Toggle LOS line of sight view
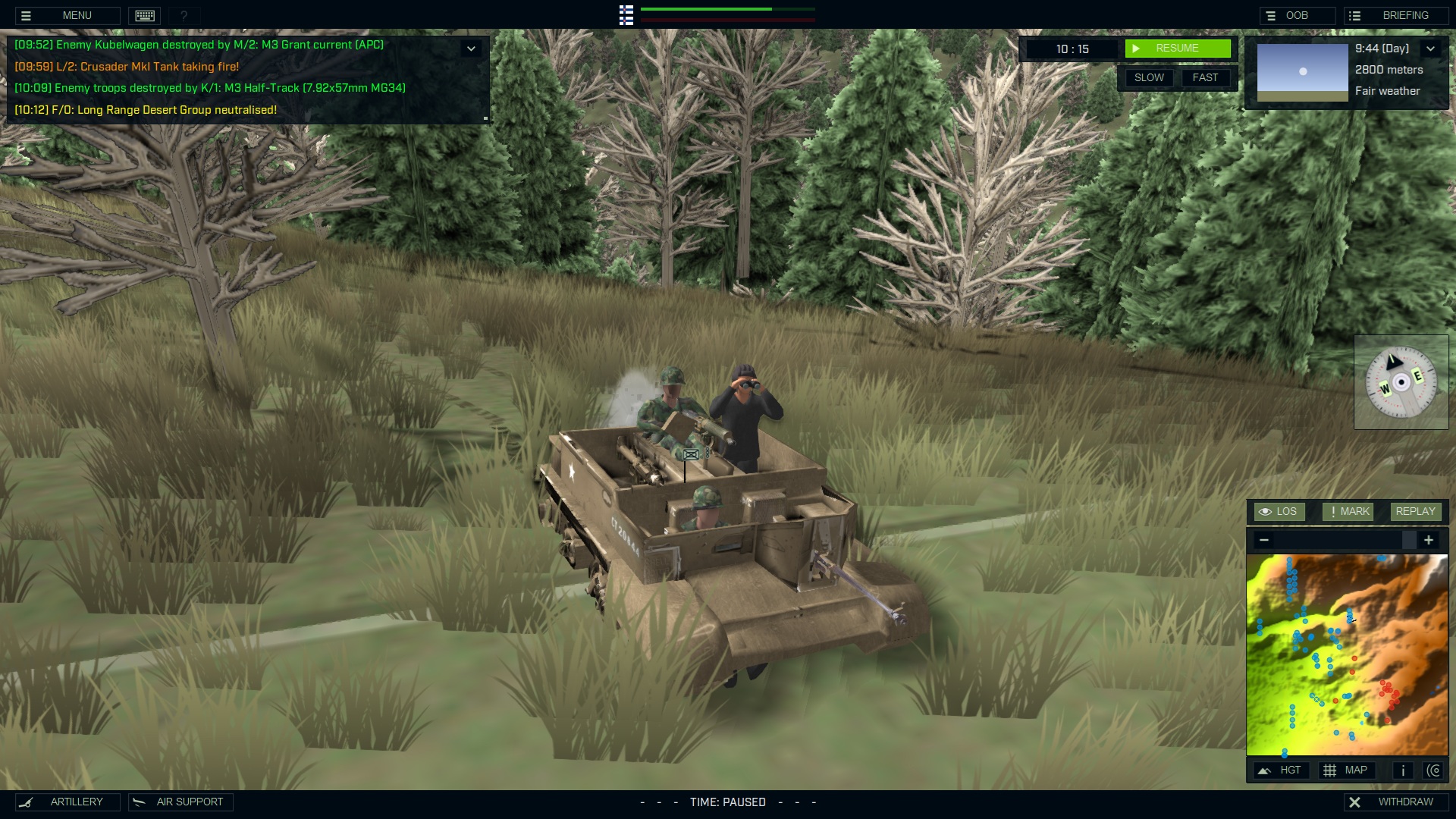The height and width of the screenshot is (819, 1456). point(1279,511)
